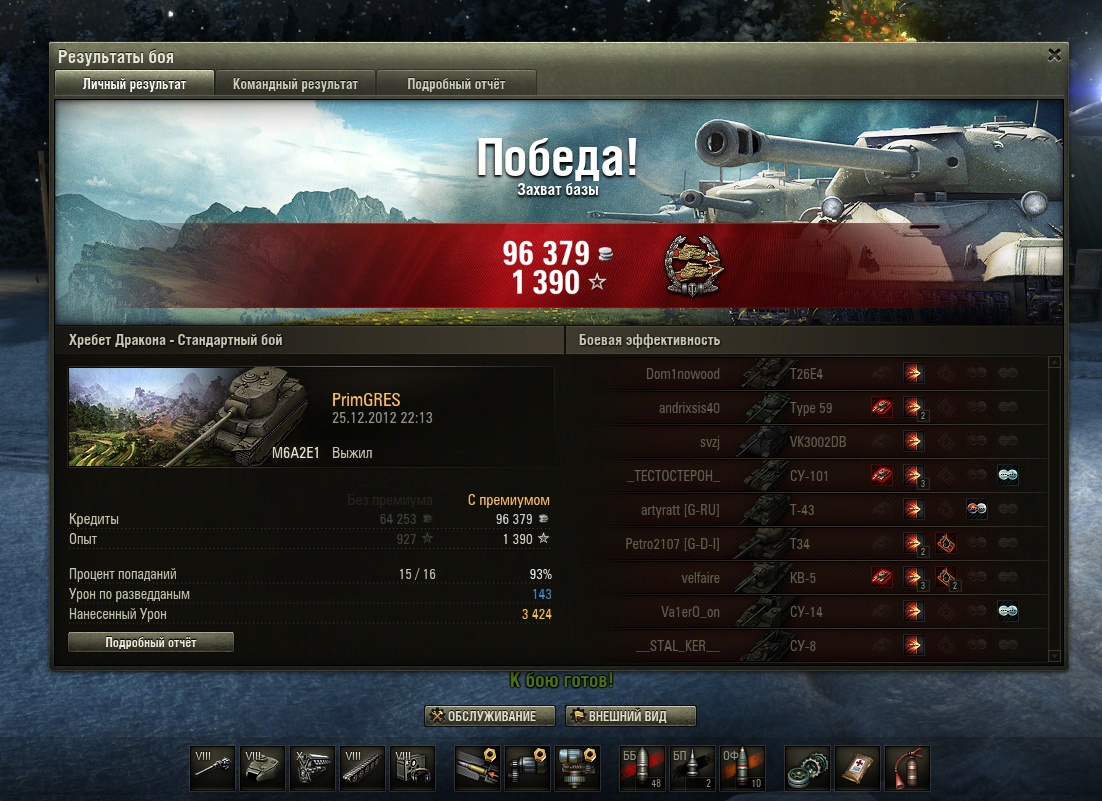Click the medal icon in the victory banner

pos(694,268)
